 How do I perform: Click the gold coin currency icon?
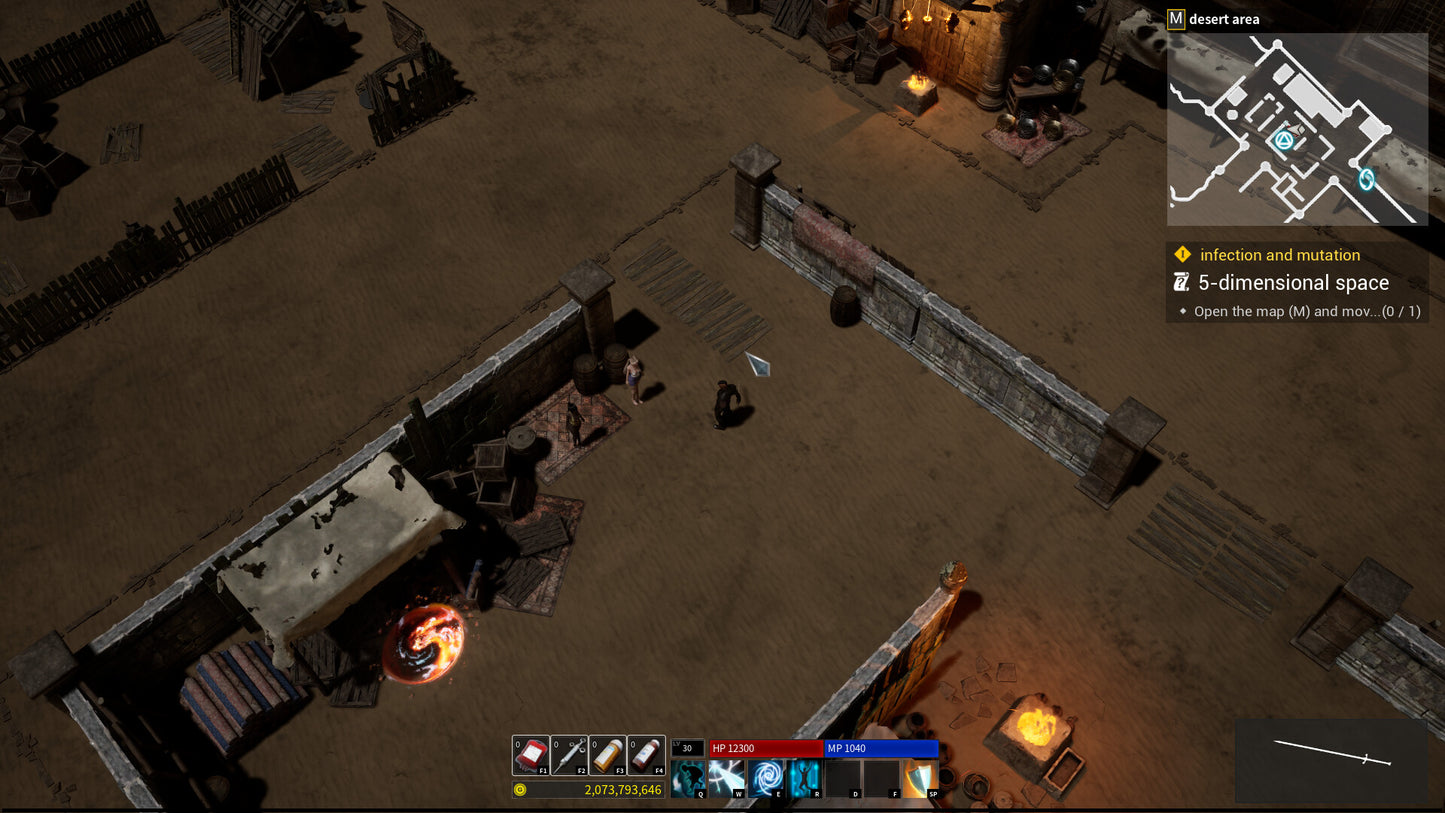(x=520, y=790)
